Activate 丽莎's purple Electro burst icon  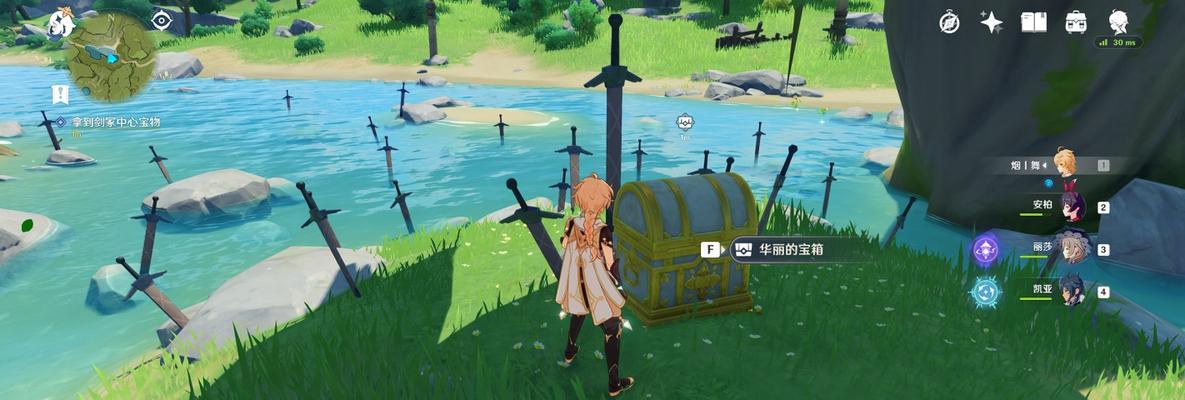coord(987,249)
